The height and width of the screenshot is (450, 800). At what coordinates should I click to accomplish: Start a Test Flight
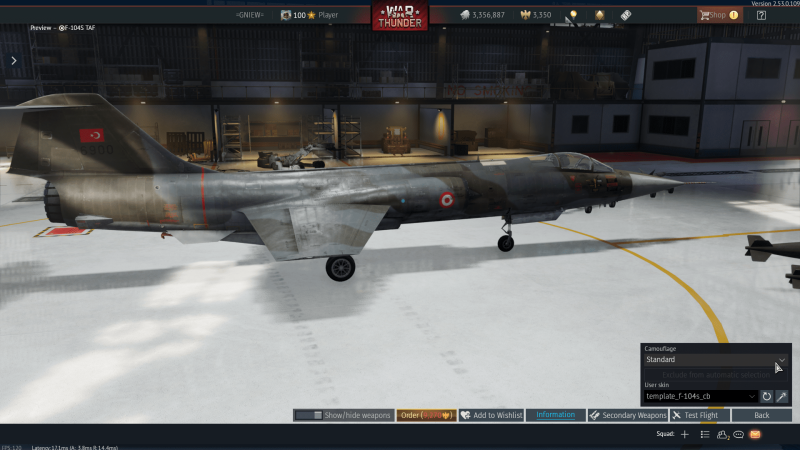(700, 415)
